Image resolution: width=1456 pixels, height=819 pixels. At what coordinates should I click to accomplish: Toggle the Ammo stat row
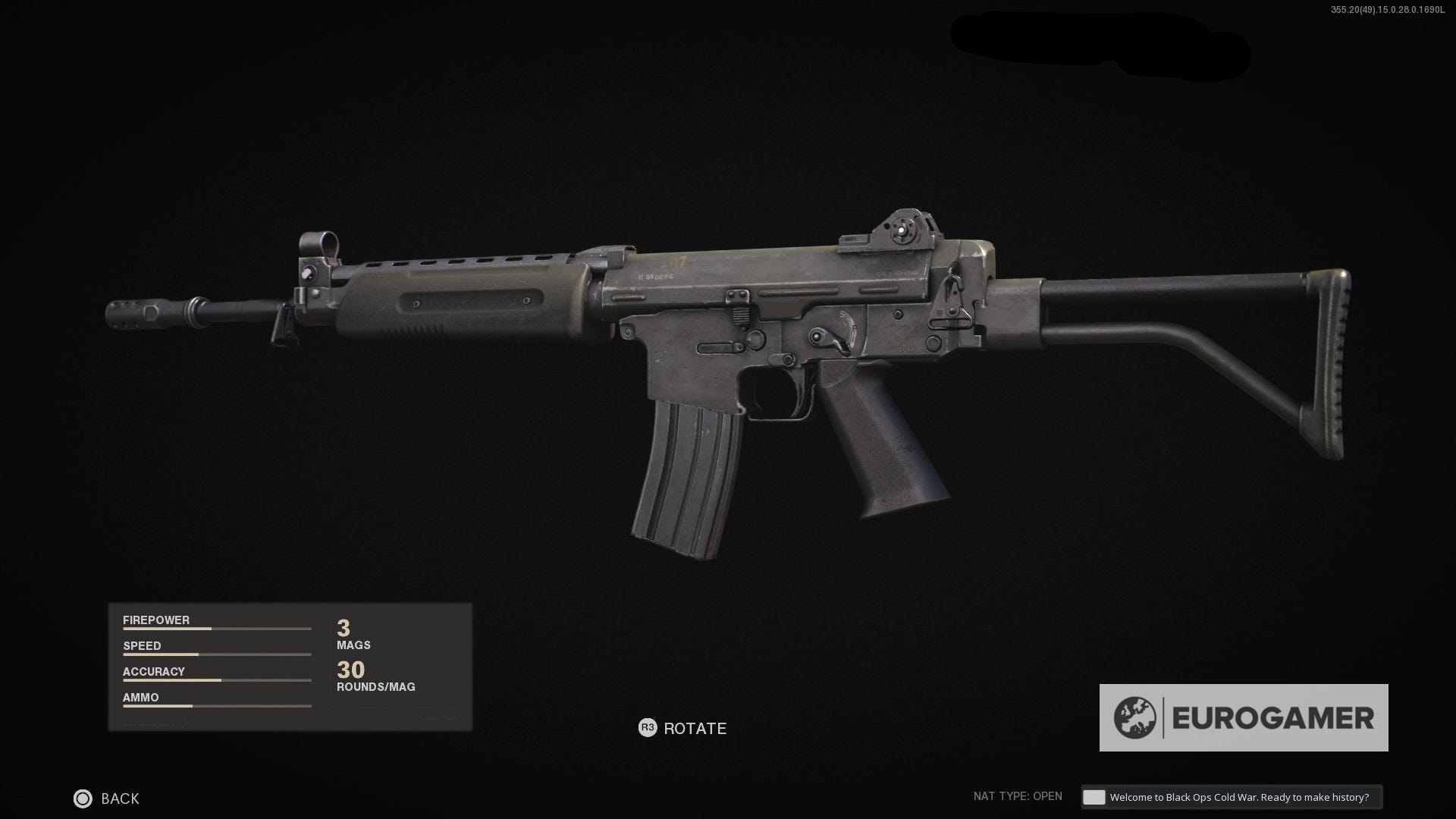click(216, 701)
